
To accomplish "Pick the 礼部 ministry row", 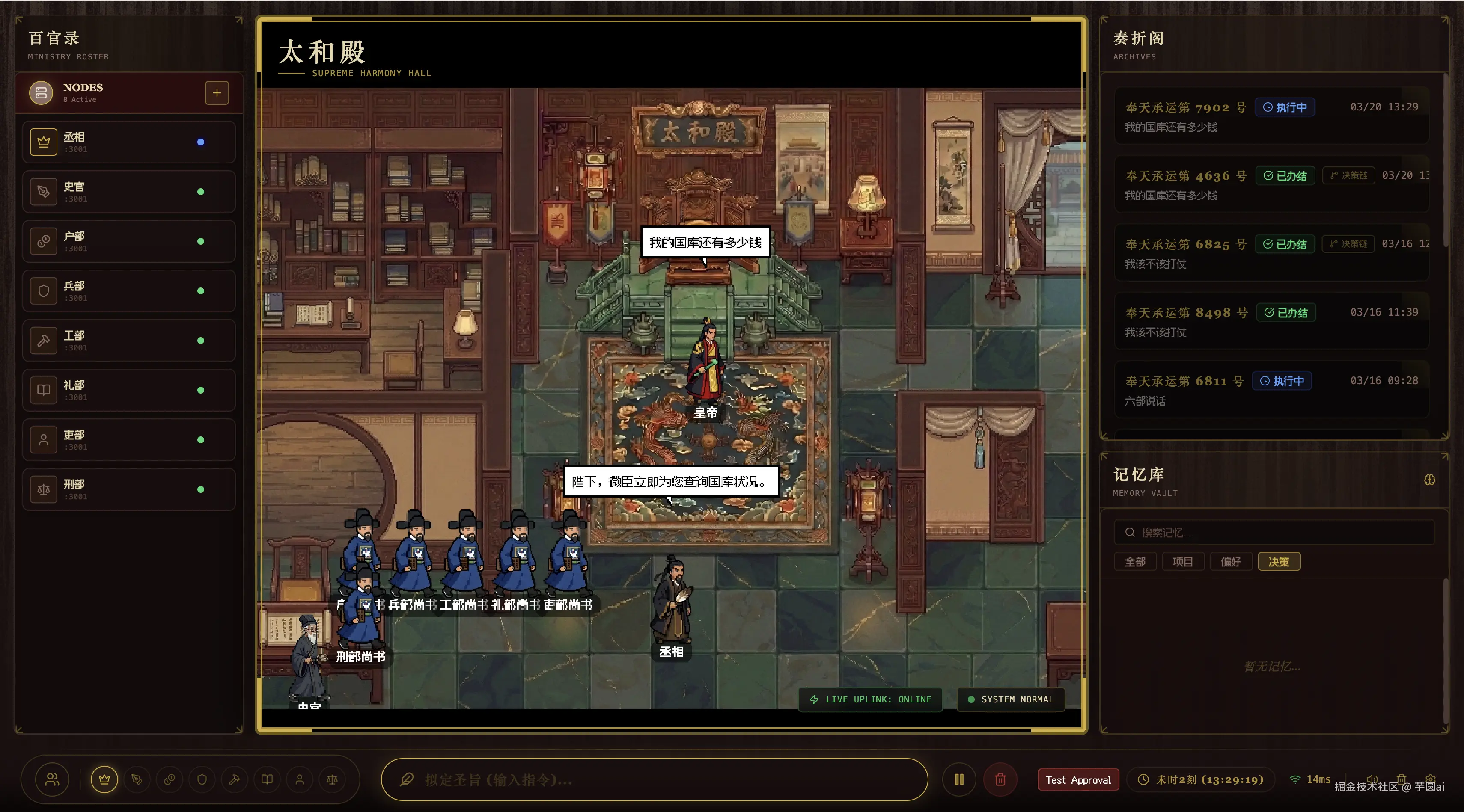I will tap(128, 390).
